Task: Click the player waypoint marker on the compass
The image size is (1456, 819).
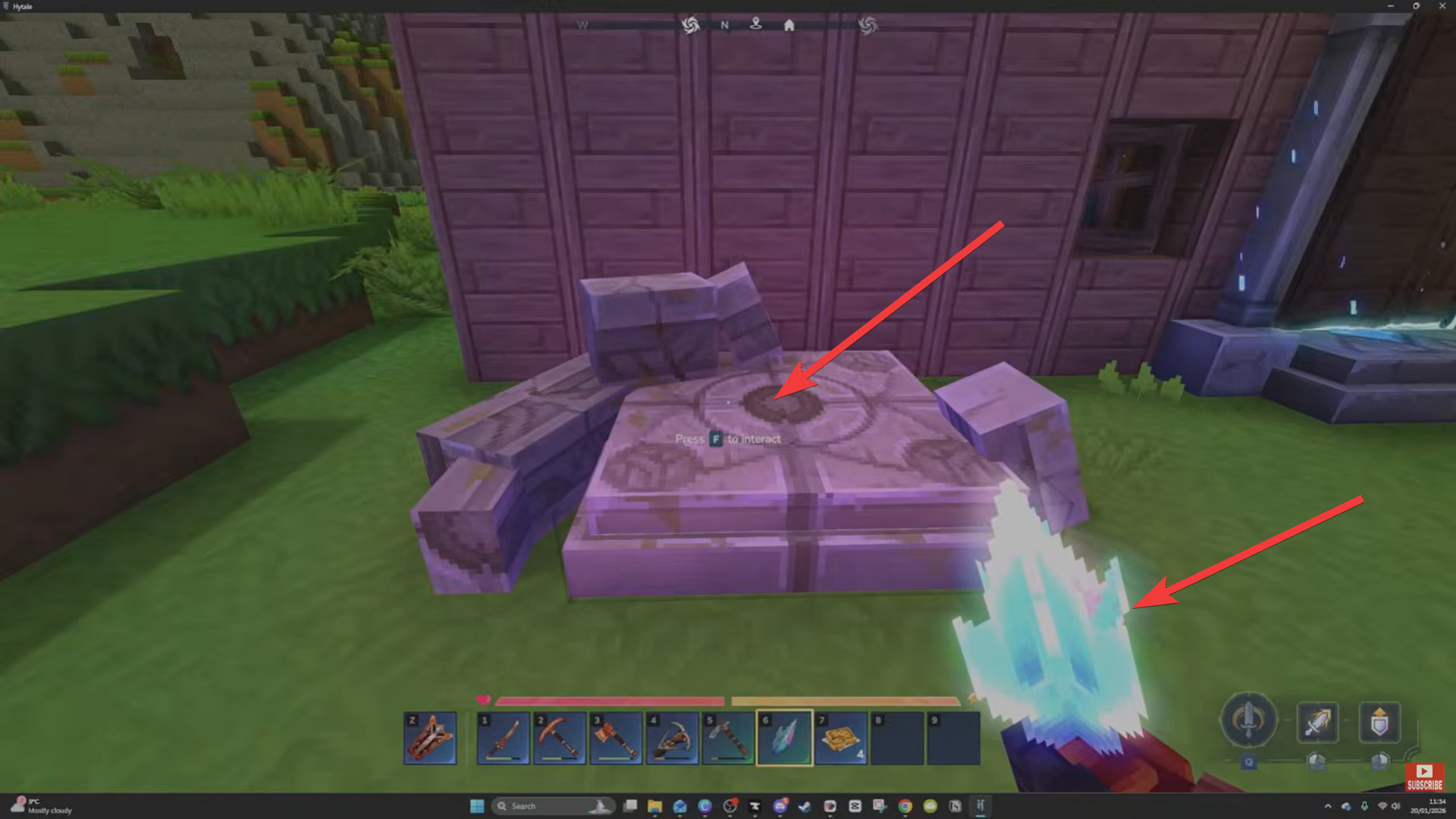Action: 757,24
